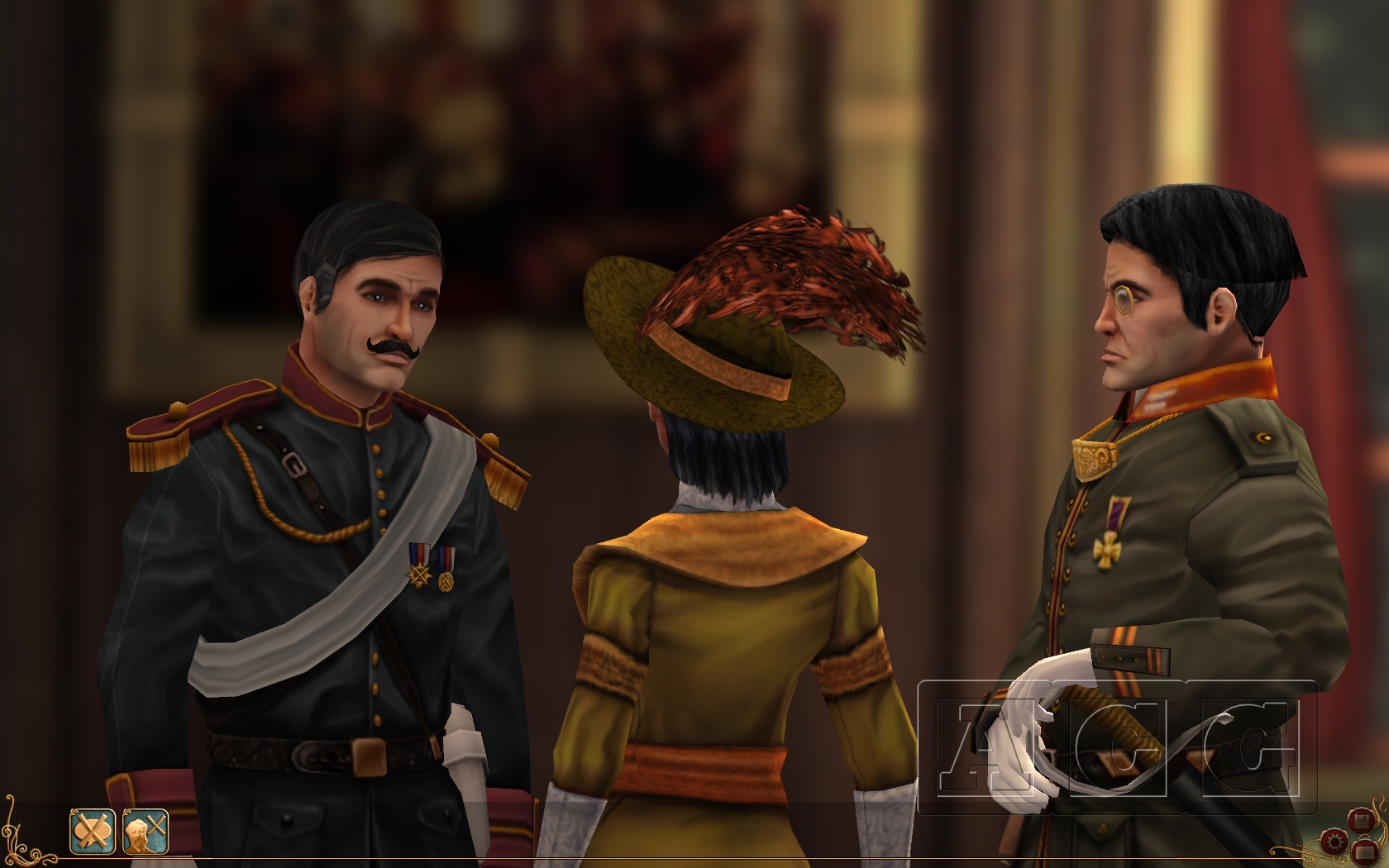Save the game using the floppy disk icon
Screen dimensions: 1389x868
pos(1361,820)
